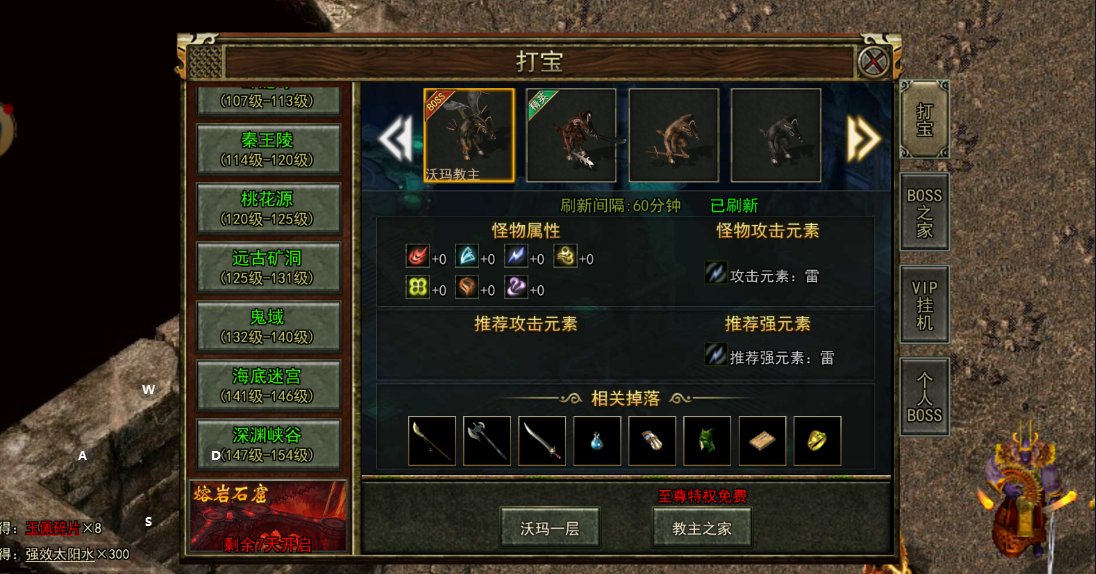This screenshot has height=574, width=1096.
Task: Select the 海底迷宫 map entry
Action: 268,385
